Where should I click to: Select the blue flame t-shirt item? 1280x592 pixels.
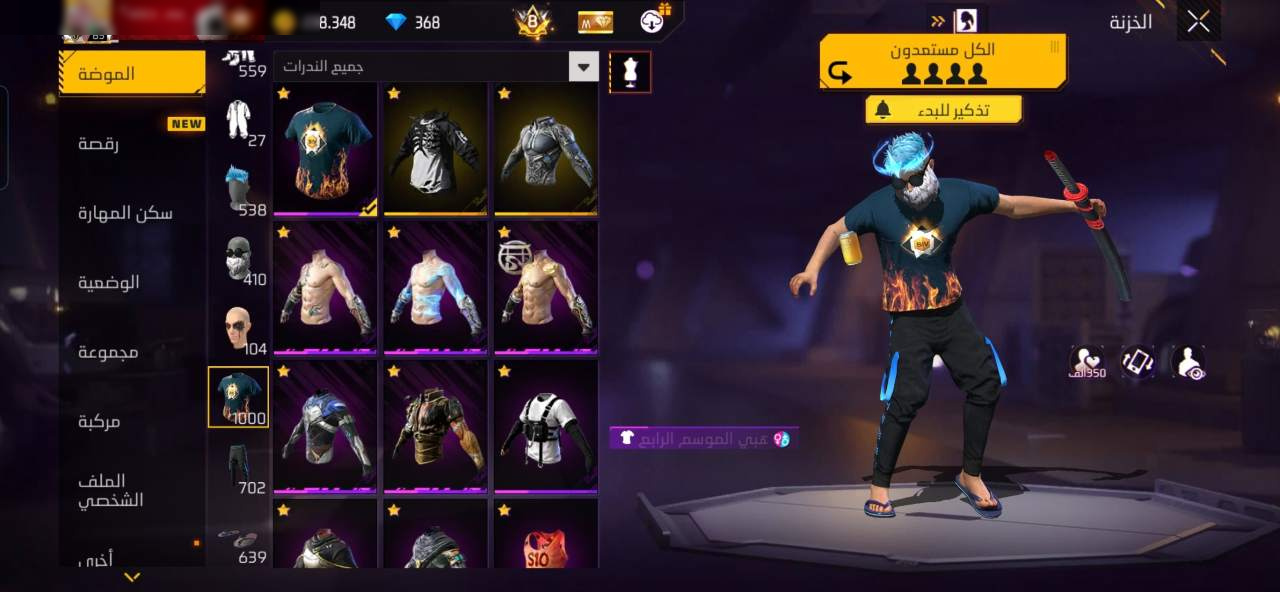click(x=325, y=148)
